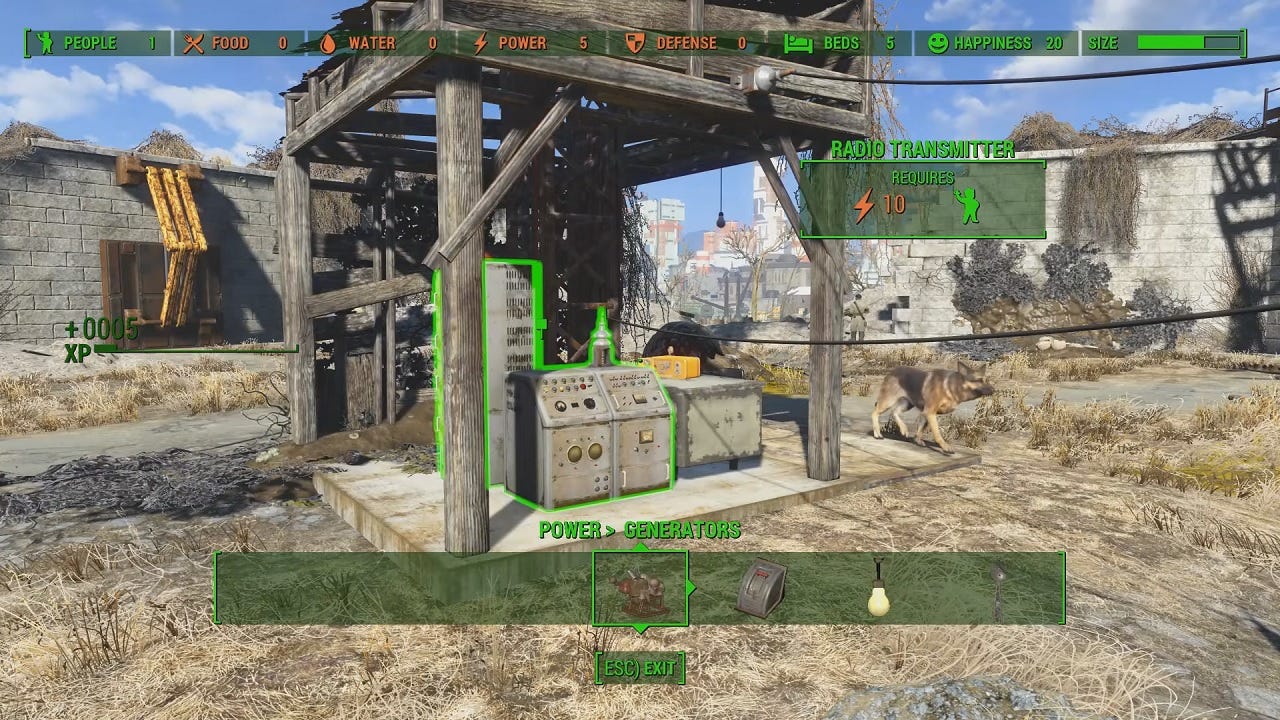Click the ESC EXIT button
Viewport: 1280px width, 720px height.
click(x=640, y=668)
